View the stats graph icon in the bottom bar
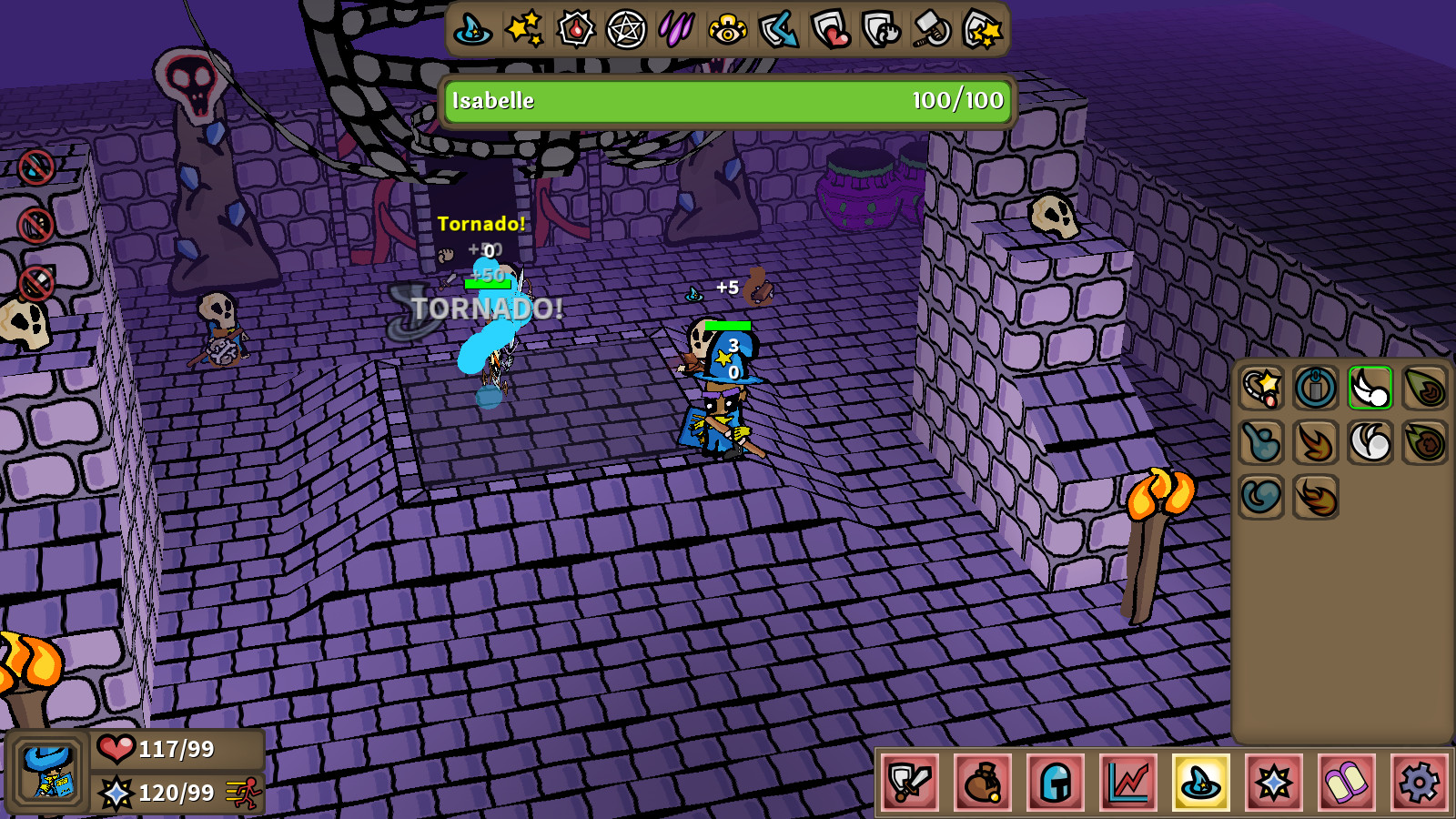 tap(1126, 784)
